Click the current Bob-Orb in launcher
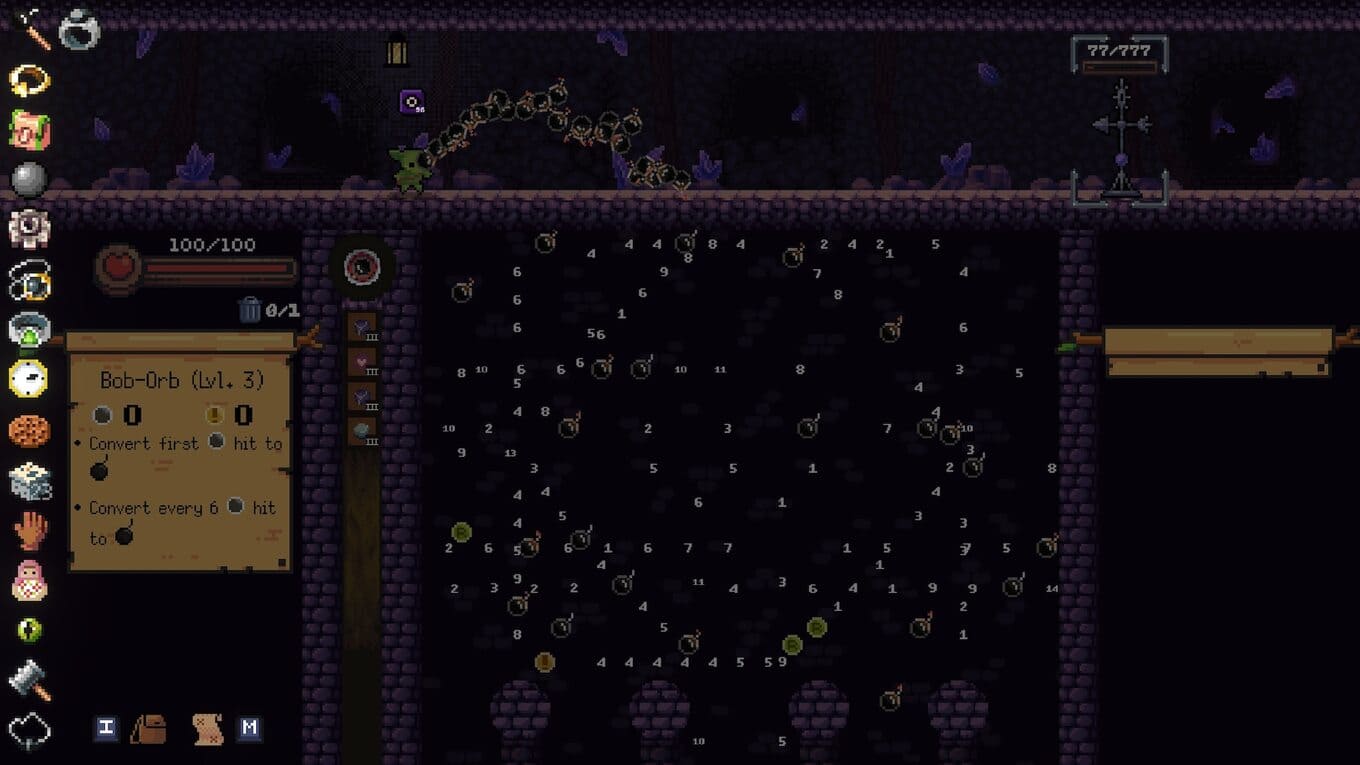The height and width of the screenshot is (765, 1360). pos(361,267)
